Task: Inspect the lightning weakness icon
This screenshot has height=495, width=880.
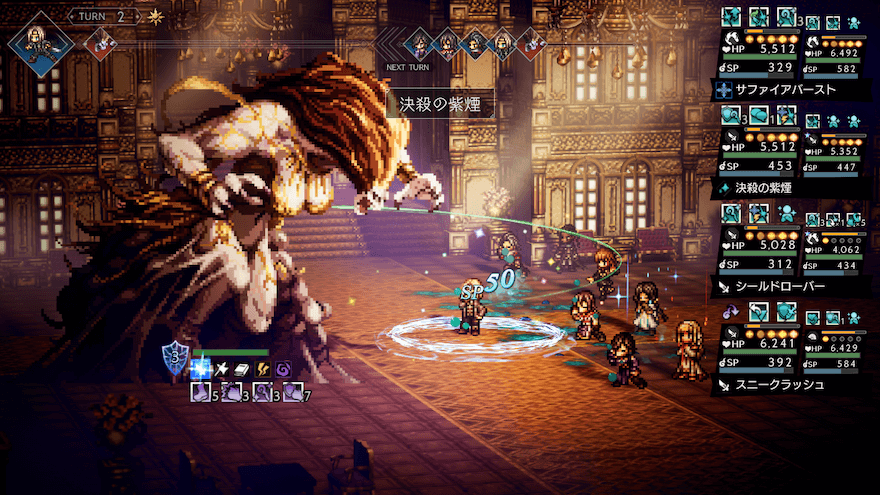Action: [x=263, y=369]
